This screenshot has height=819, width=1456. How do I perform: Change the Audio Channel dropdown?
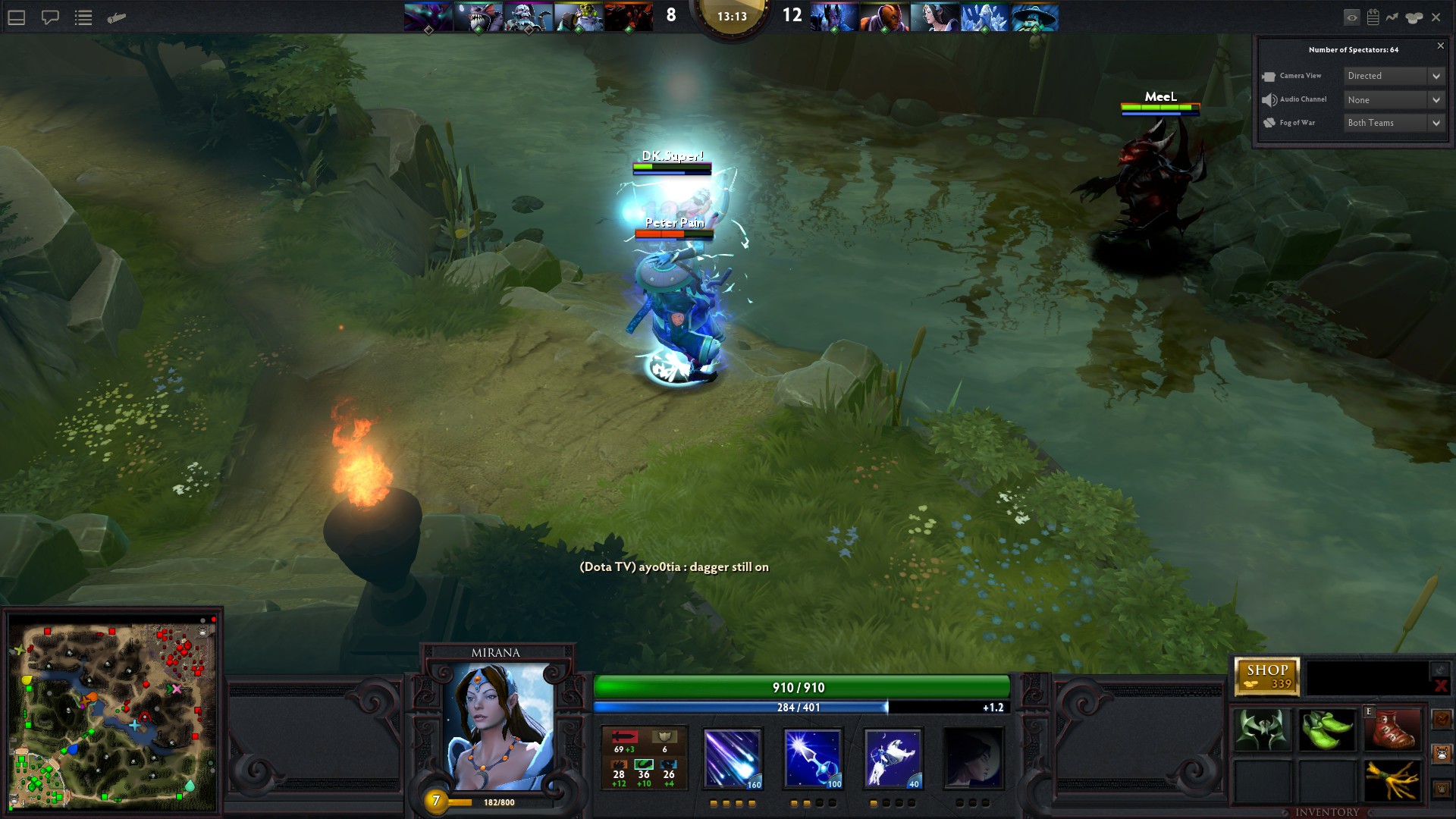[x=1394, y=100]
